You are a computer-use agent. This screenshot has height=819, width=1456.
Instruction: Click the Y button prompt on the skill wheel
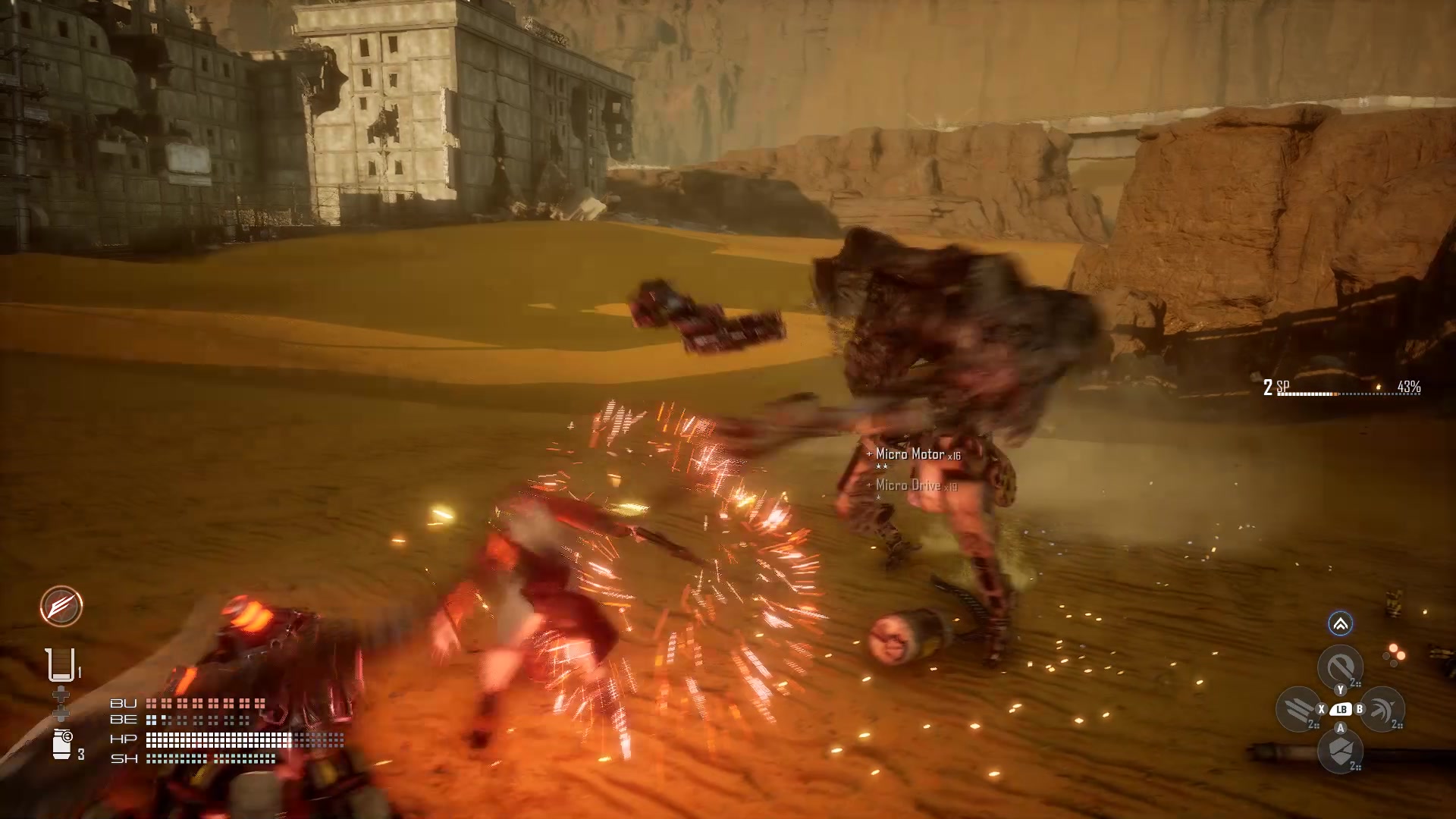click(1341, 689)
